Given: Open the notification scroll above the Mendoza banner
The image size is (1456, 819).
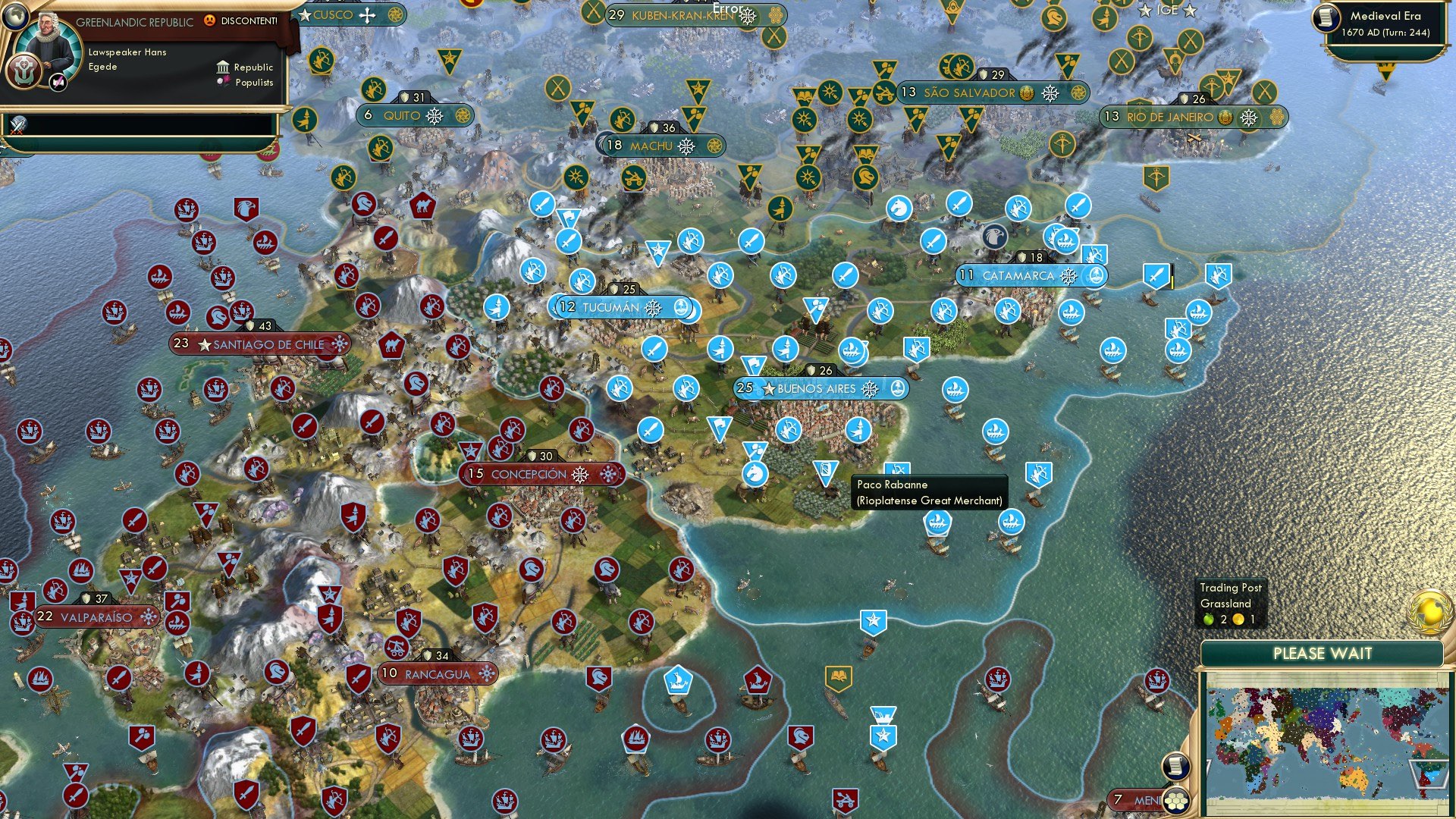Looking at the screenshot, I should point(1176,766).
